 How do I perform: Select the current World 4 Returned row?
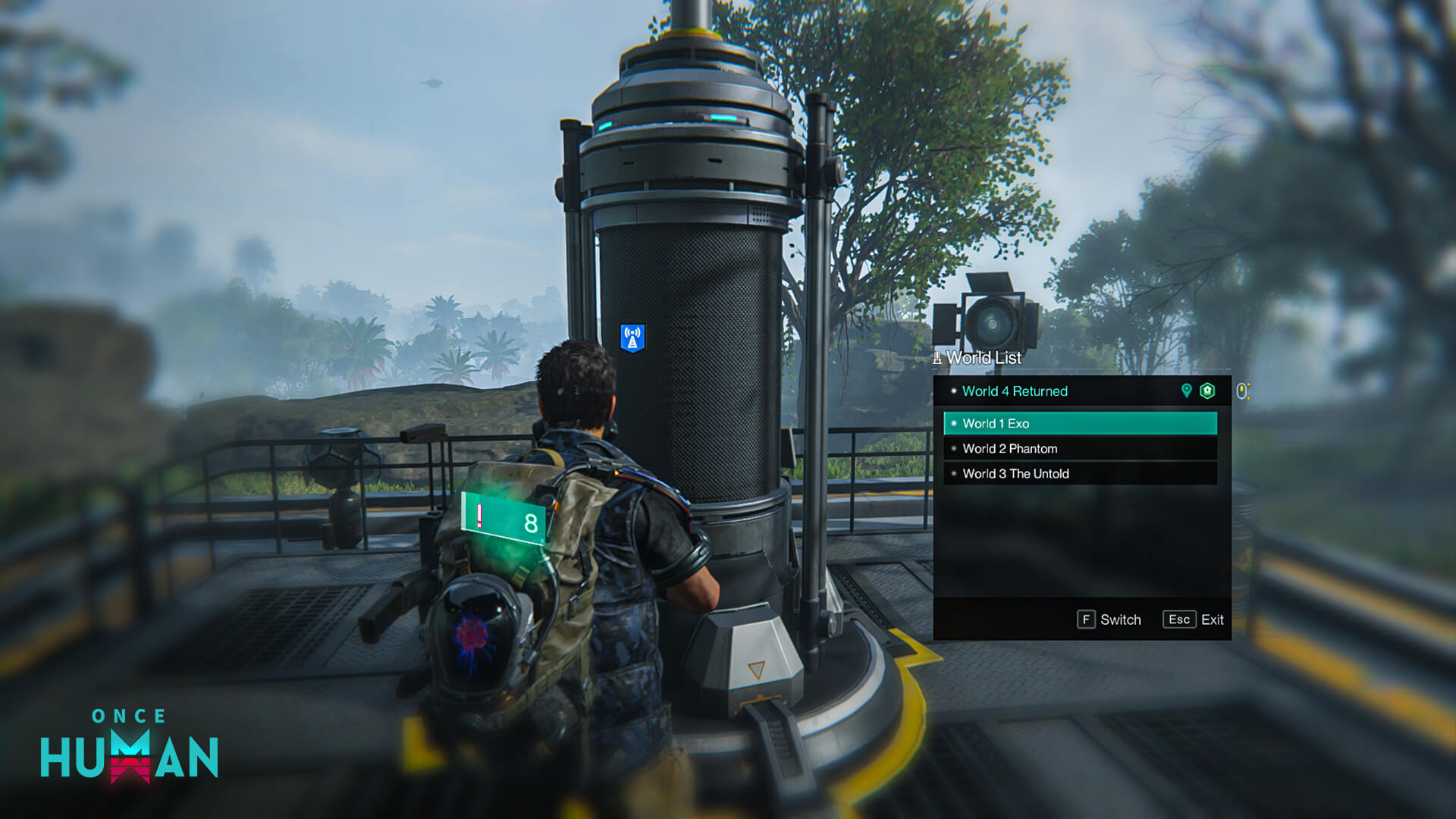pos(1062,391)
